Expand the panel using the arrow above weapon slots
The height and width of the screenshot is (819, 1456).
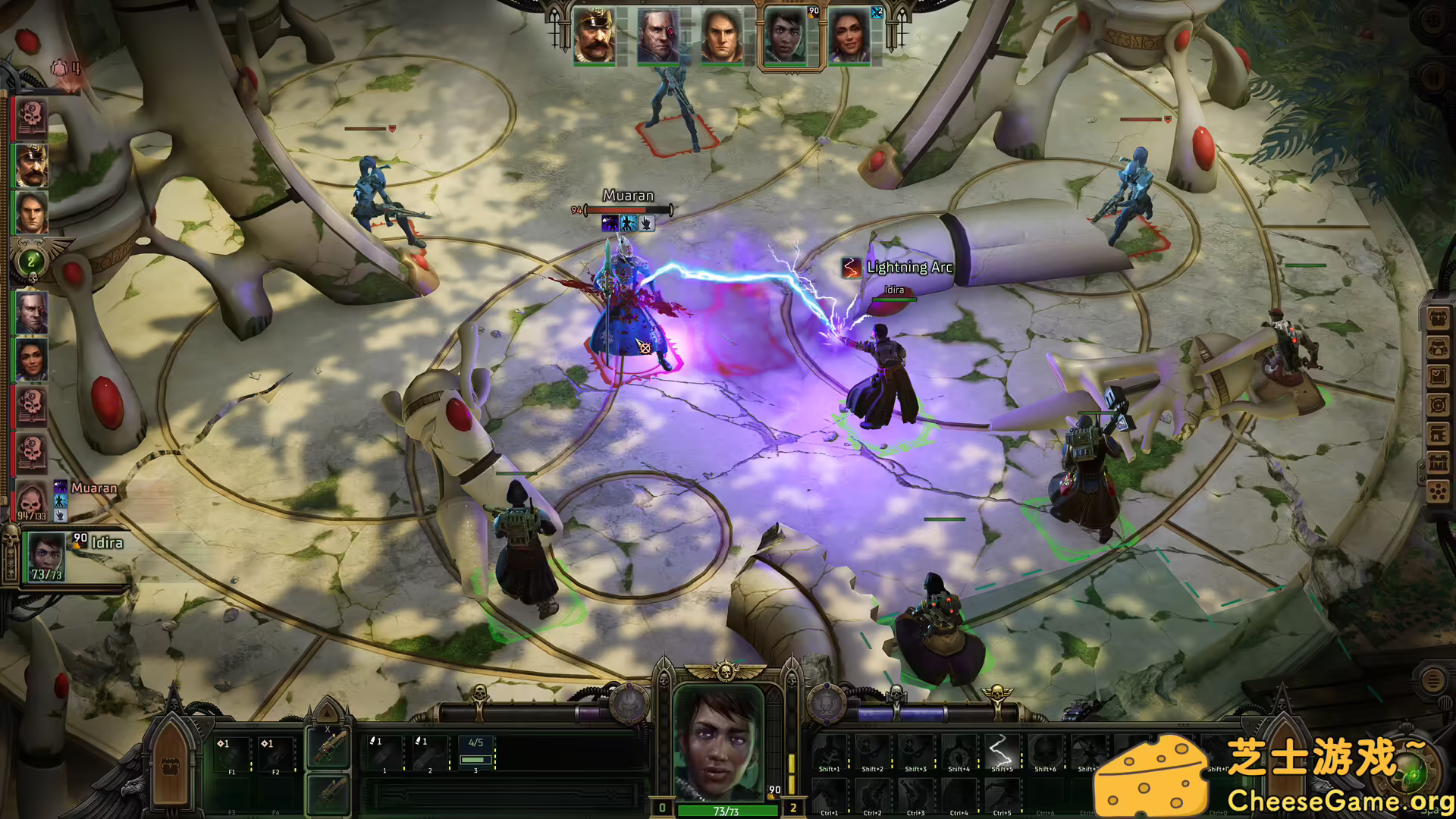pos(326,713)
